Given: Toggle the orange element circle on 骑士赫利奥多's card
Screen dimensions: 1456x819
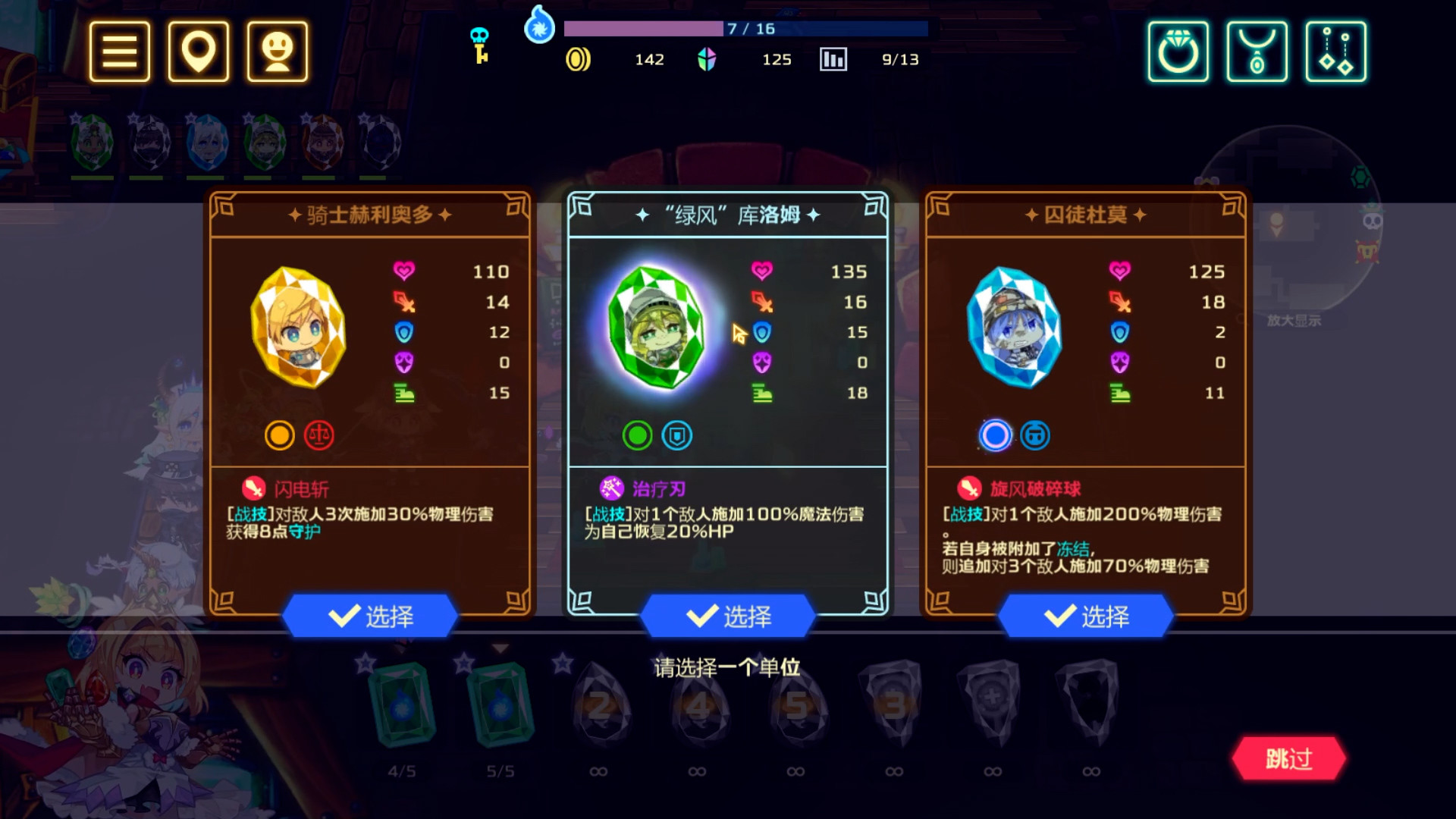Looking at the screenshot, I should pyautogui.click(x=281, y=435).
